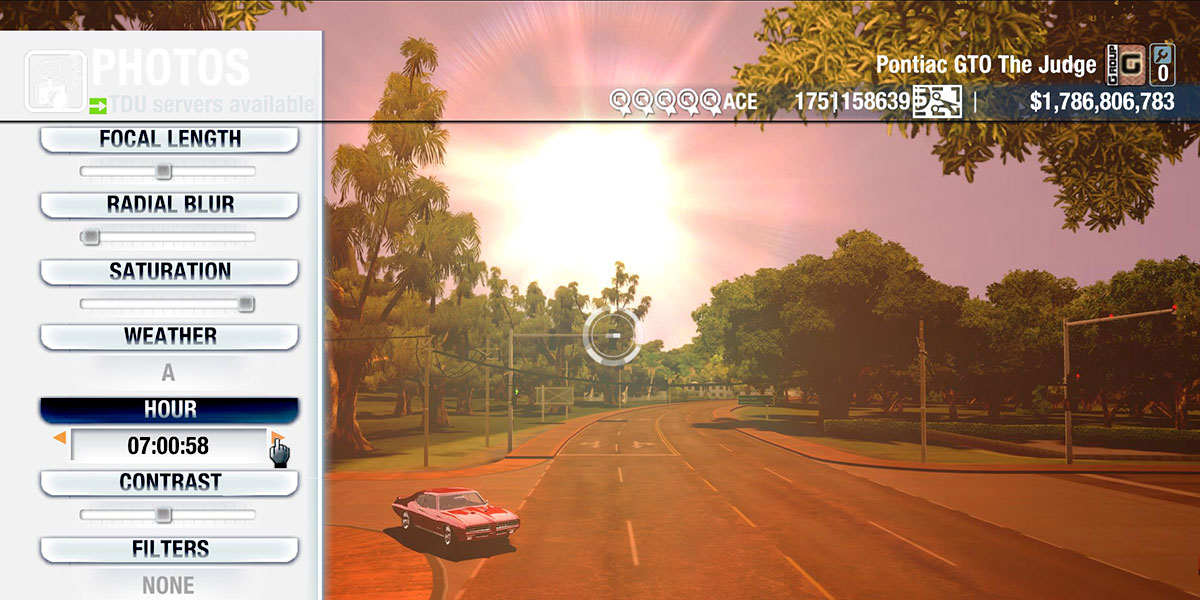The height and width of the screenshot is (600, 1200).
Task: Click the contrast slider handle
Action: [163, 515]
